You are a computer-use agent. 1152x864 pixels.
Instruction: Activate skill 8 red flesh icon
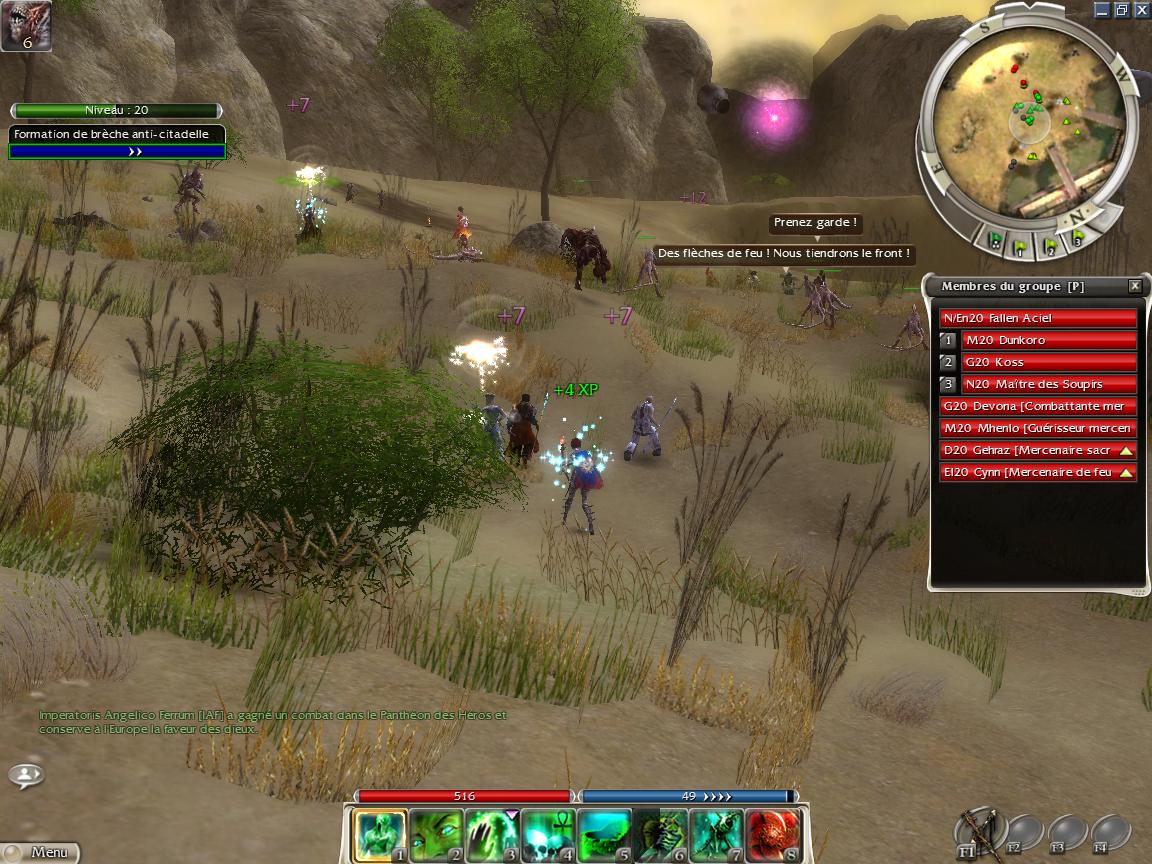(x=772, y=836)
